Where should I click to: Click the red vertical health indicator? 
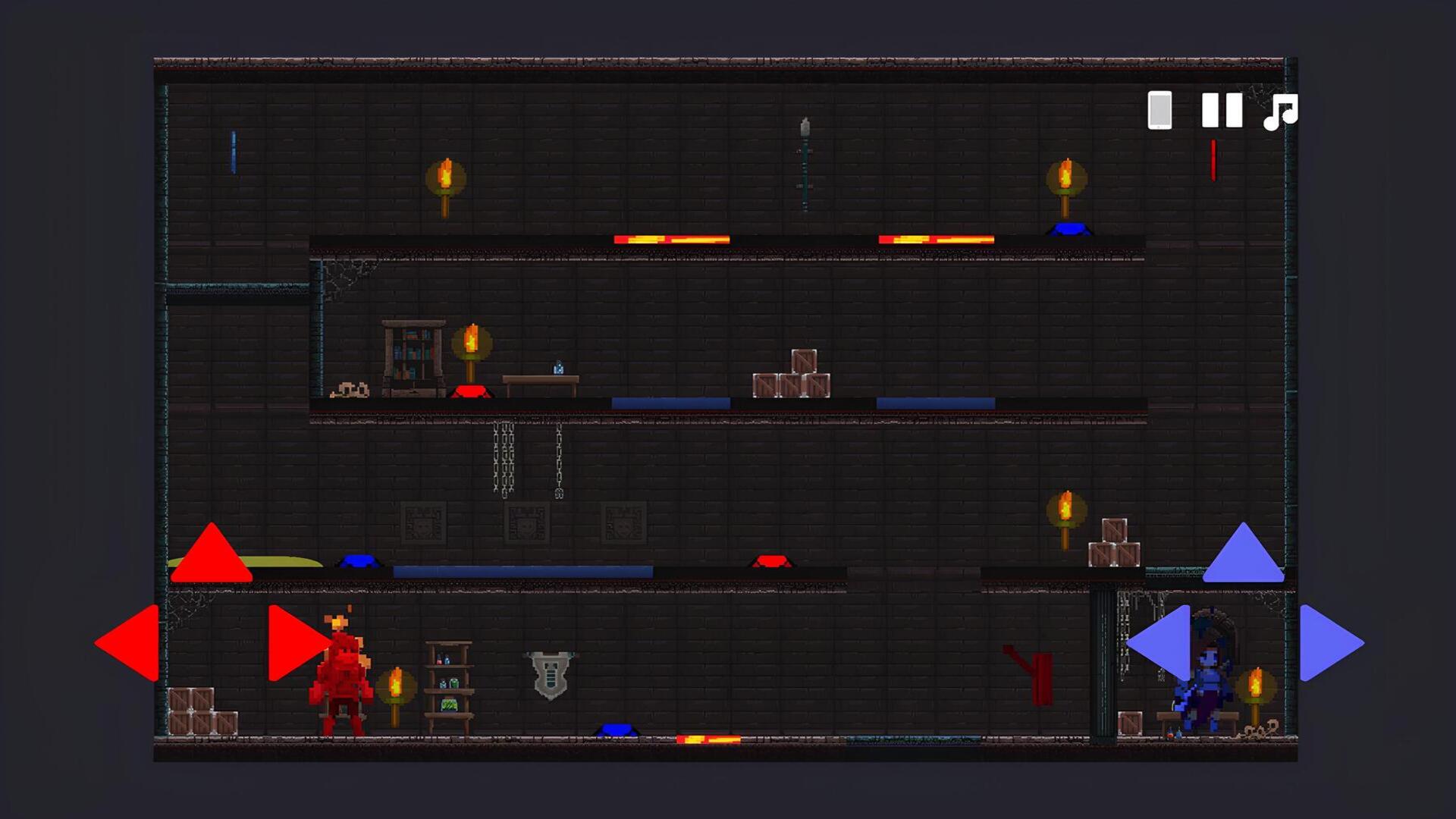1214,161
